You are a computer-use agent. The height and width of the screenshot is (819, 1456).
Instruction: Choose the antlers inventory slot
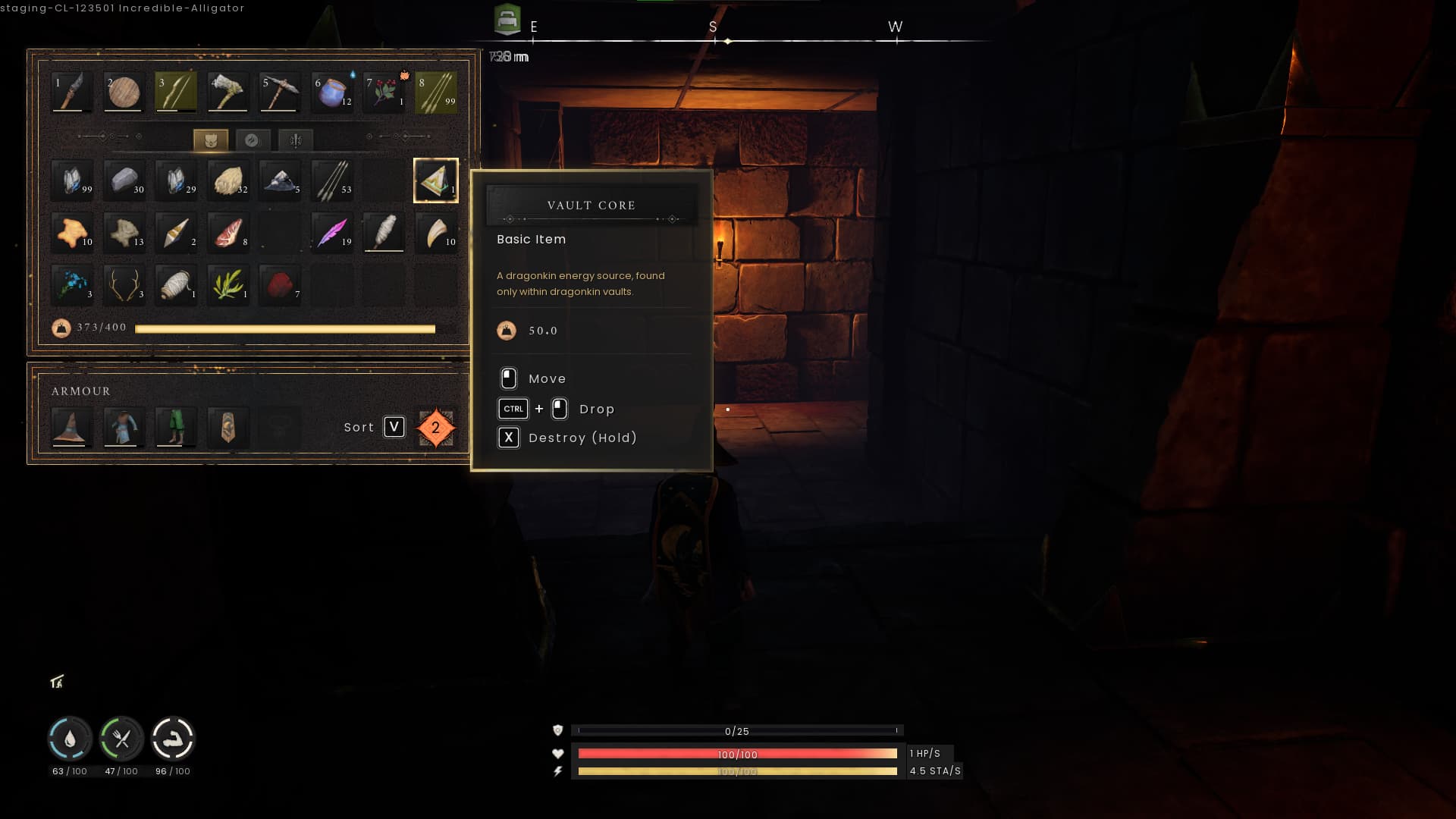(x=124, y=285)
